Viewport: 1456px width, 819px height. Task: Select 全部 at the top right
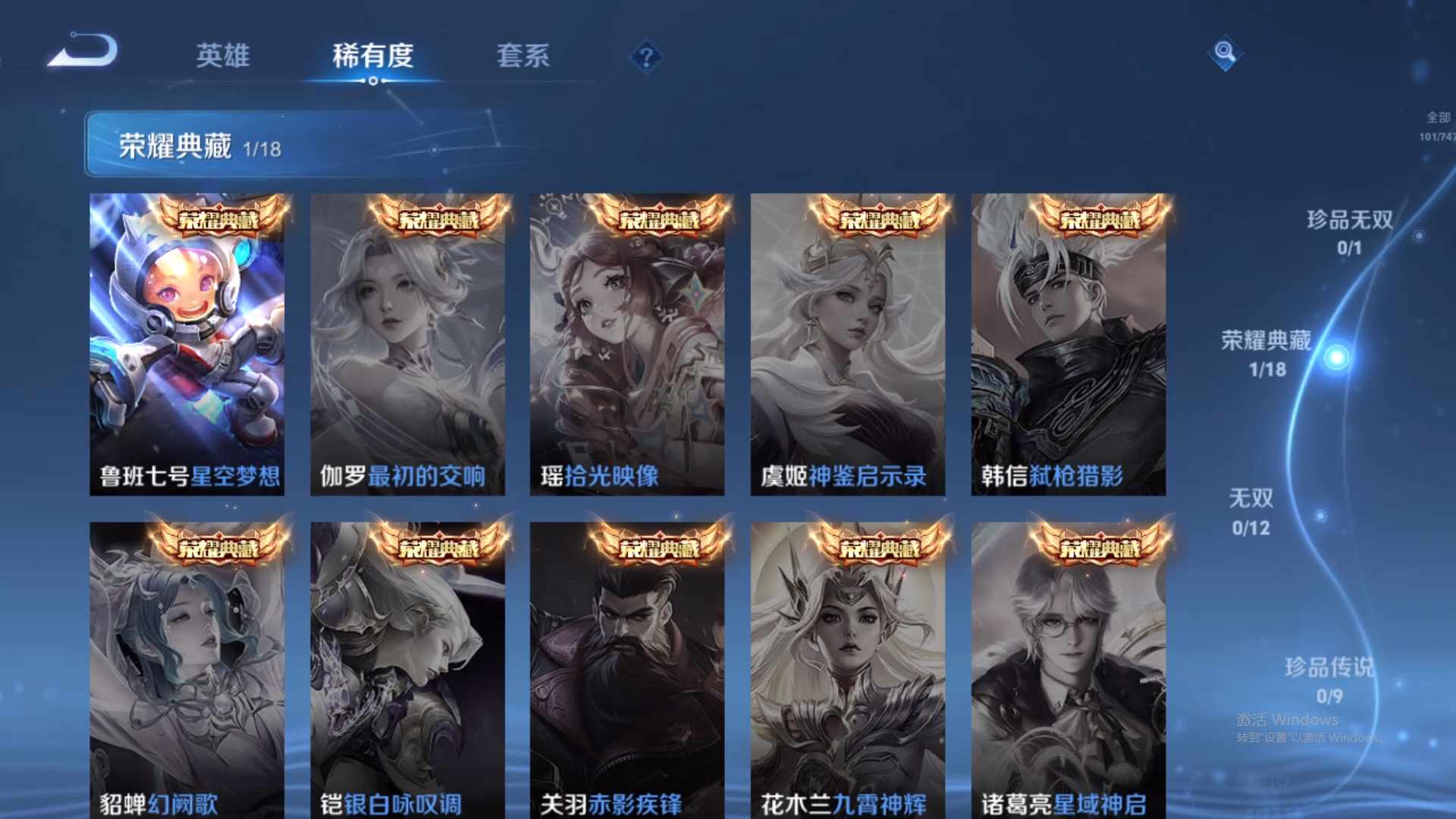[1434, 116]
